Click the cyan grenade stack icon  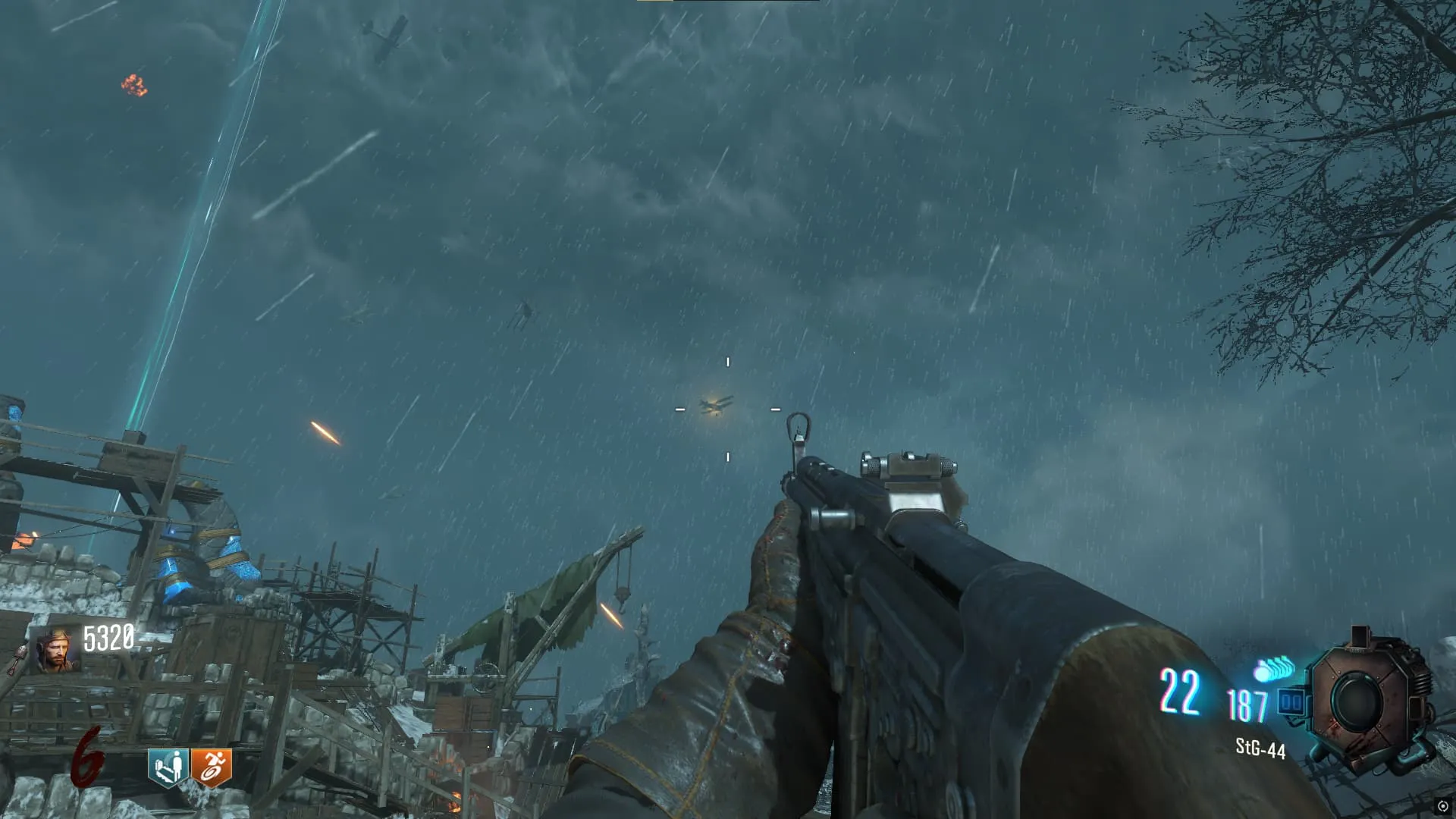point(1273,670)
